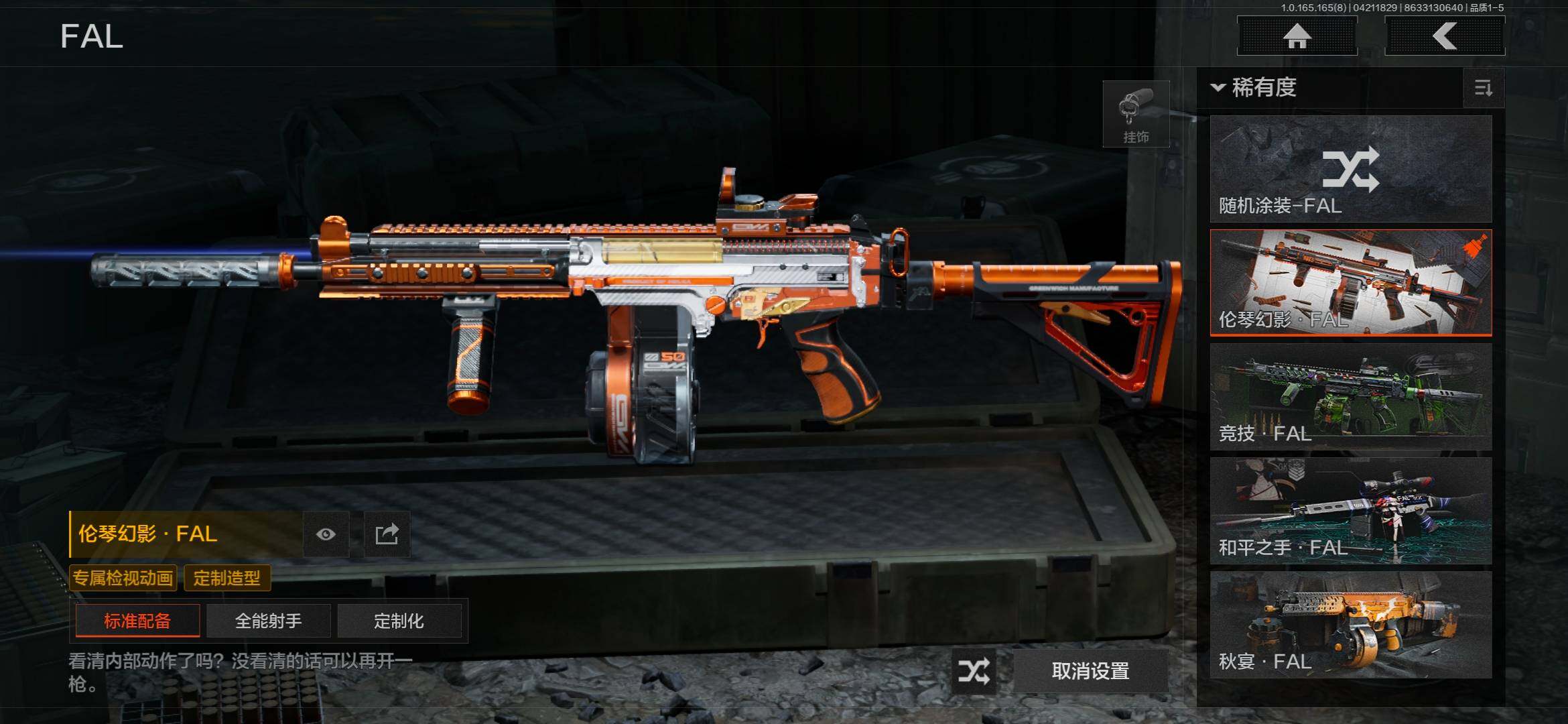
Task: Click the 取消设置 button
Action: 1090,670
